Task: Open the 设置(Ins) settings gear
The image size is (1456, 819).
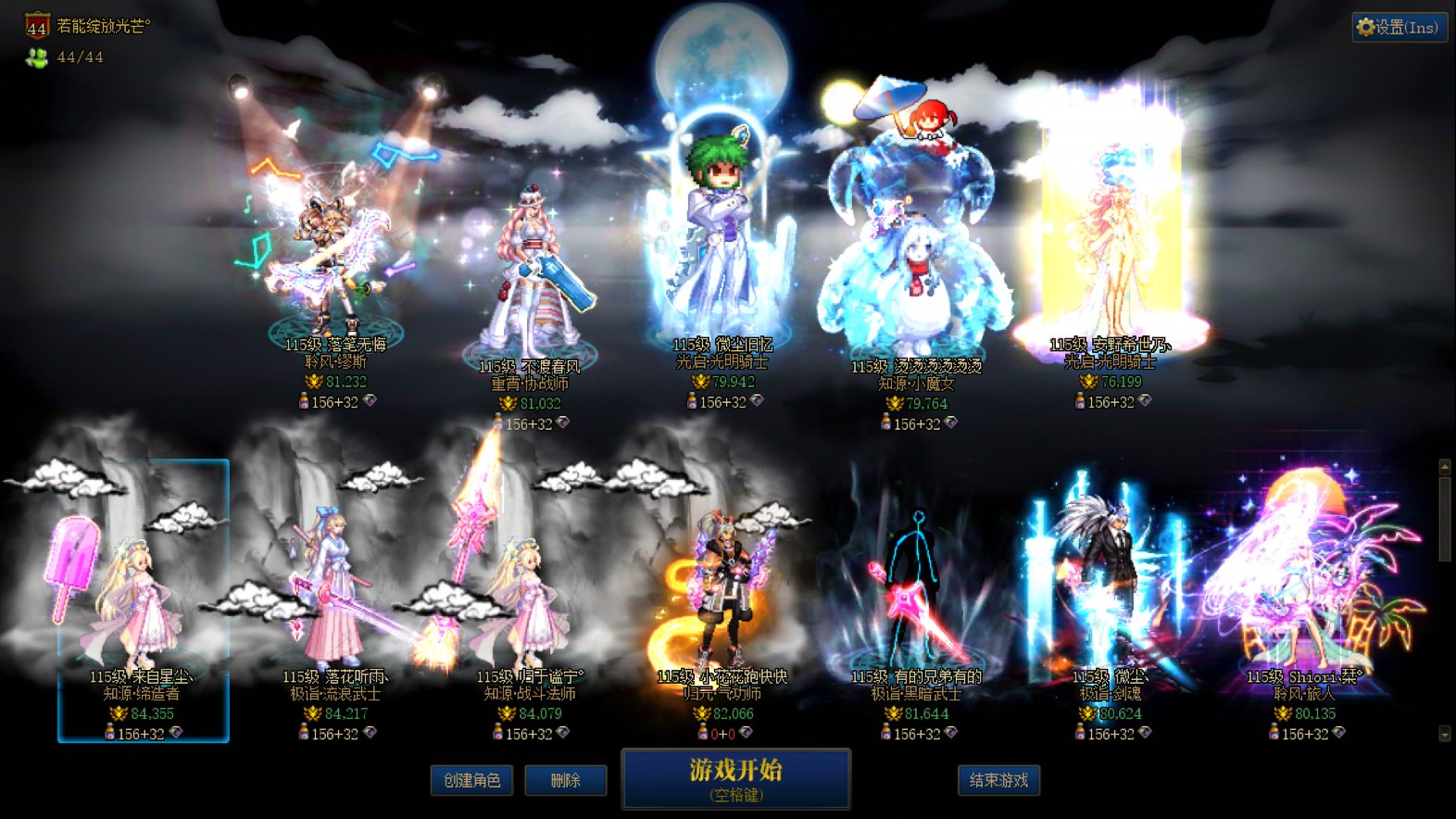Action: (1399, 27)
